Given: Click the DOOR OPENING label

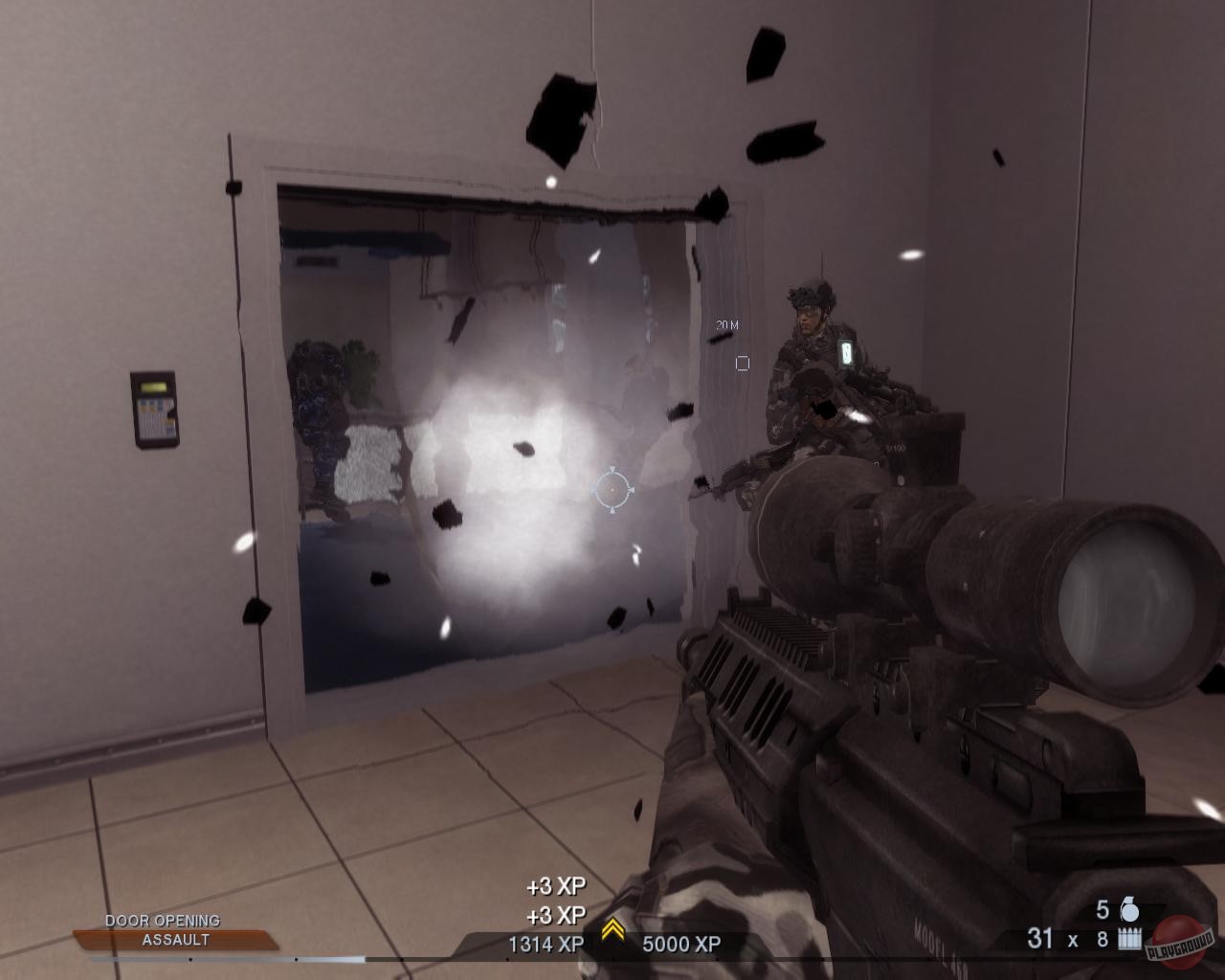Looking at the screenshot, I should (162, 921).
